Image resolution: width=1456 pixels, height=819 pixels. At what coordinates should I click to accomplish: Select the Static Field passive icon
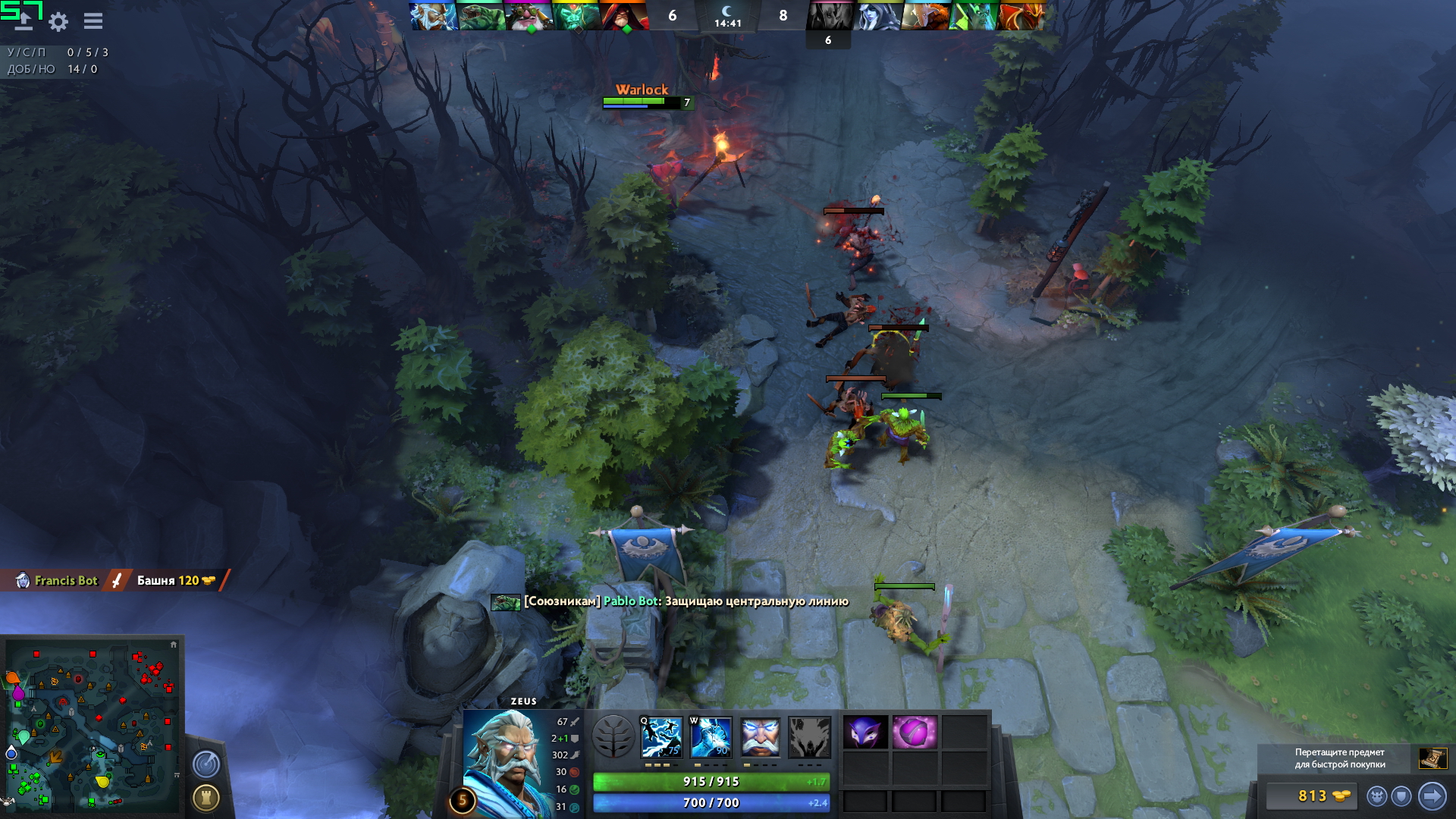760,737
